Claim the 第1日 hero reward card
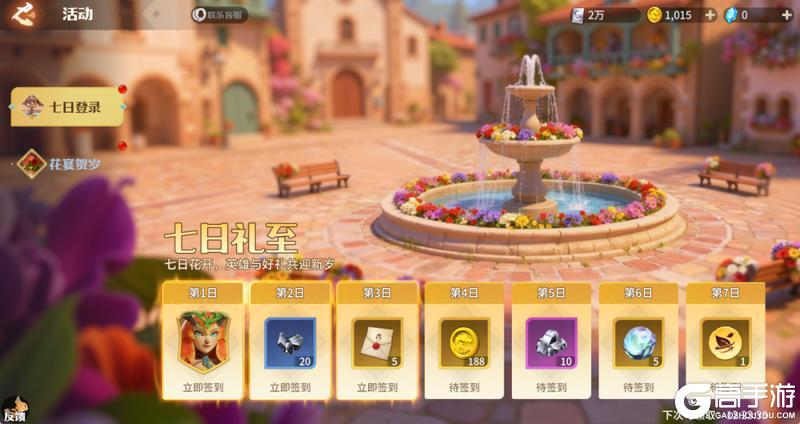 click(x=201, y=341)
